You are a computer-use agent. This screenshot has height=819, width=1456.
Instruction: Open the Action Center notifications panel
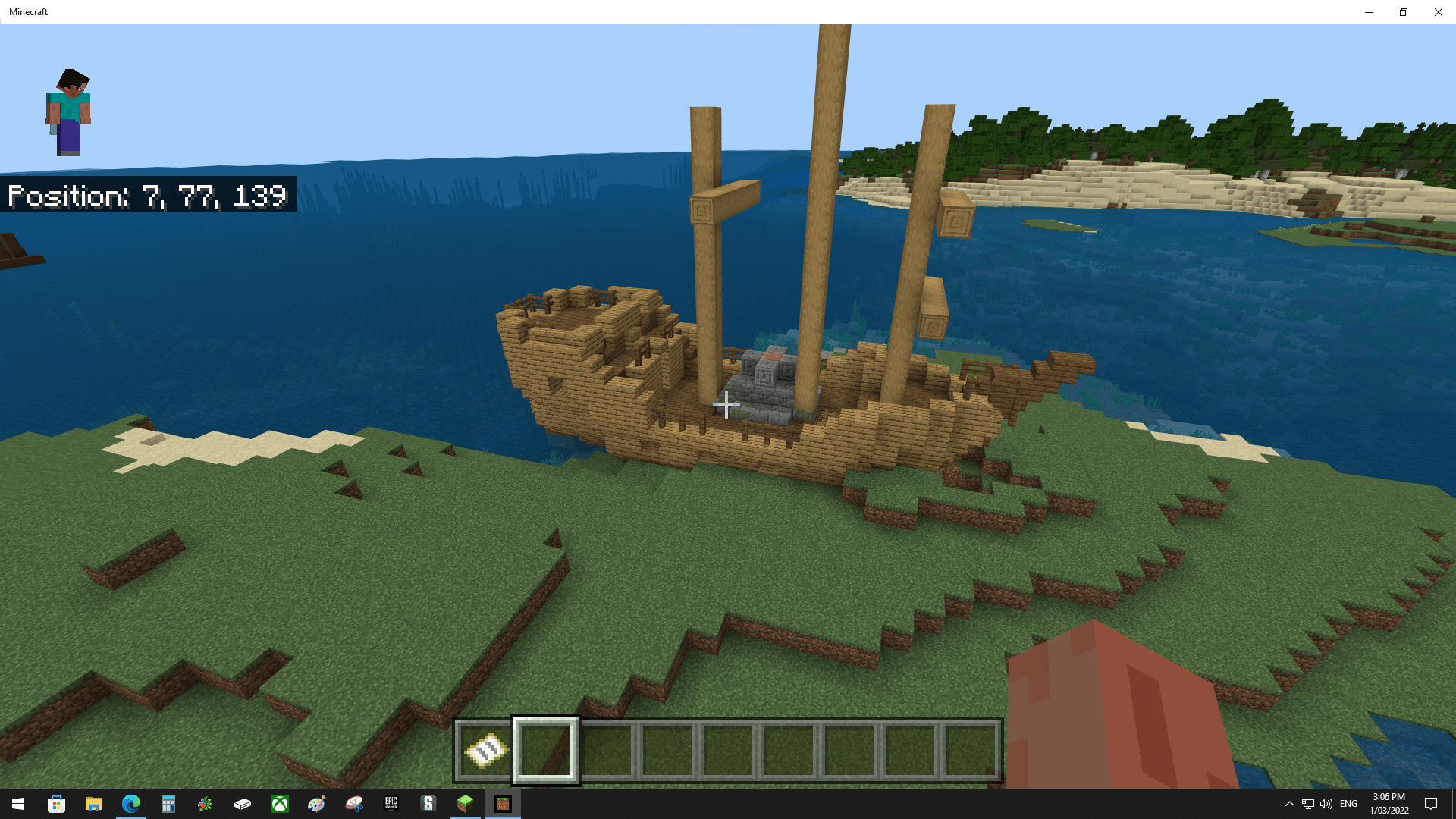[x=1430, y=804]
